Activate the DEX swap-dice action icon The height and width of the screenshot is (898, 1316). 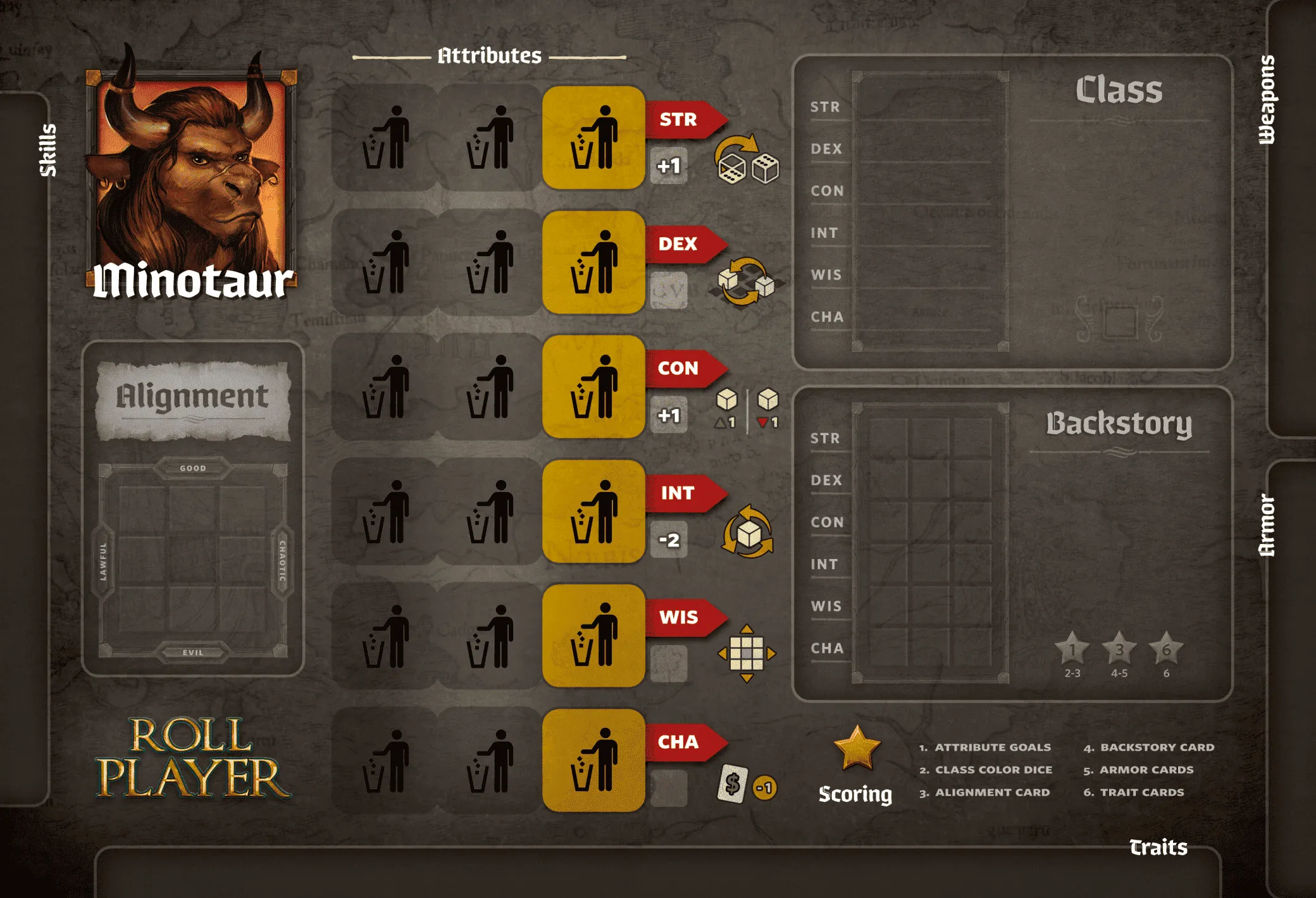point(747,281)
